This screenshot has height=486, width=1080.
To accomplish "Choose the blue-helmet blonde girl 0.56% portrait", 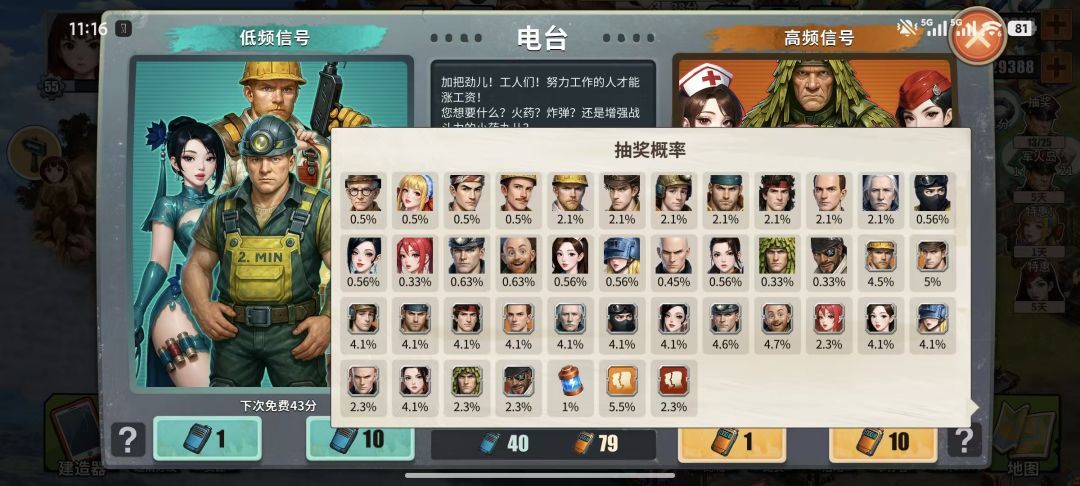I will pyautogui.click(x=621, y=256).
